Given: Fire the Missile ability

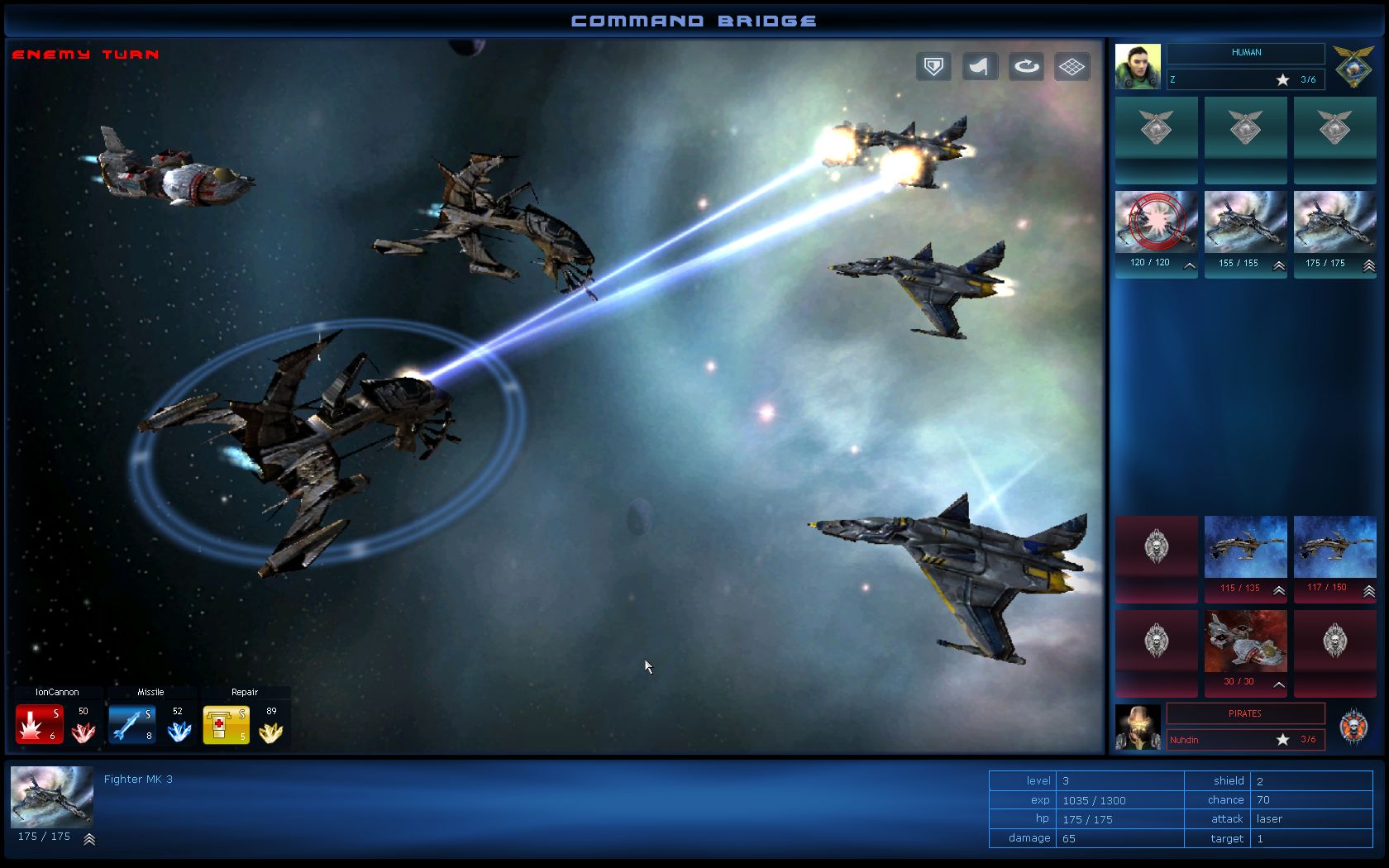Looking at the screenshot, I should (133, 721).
